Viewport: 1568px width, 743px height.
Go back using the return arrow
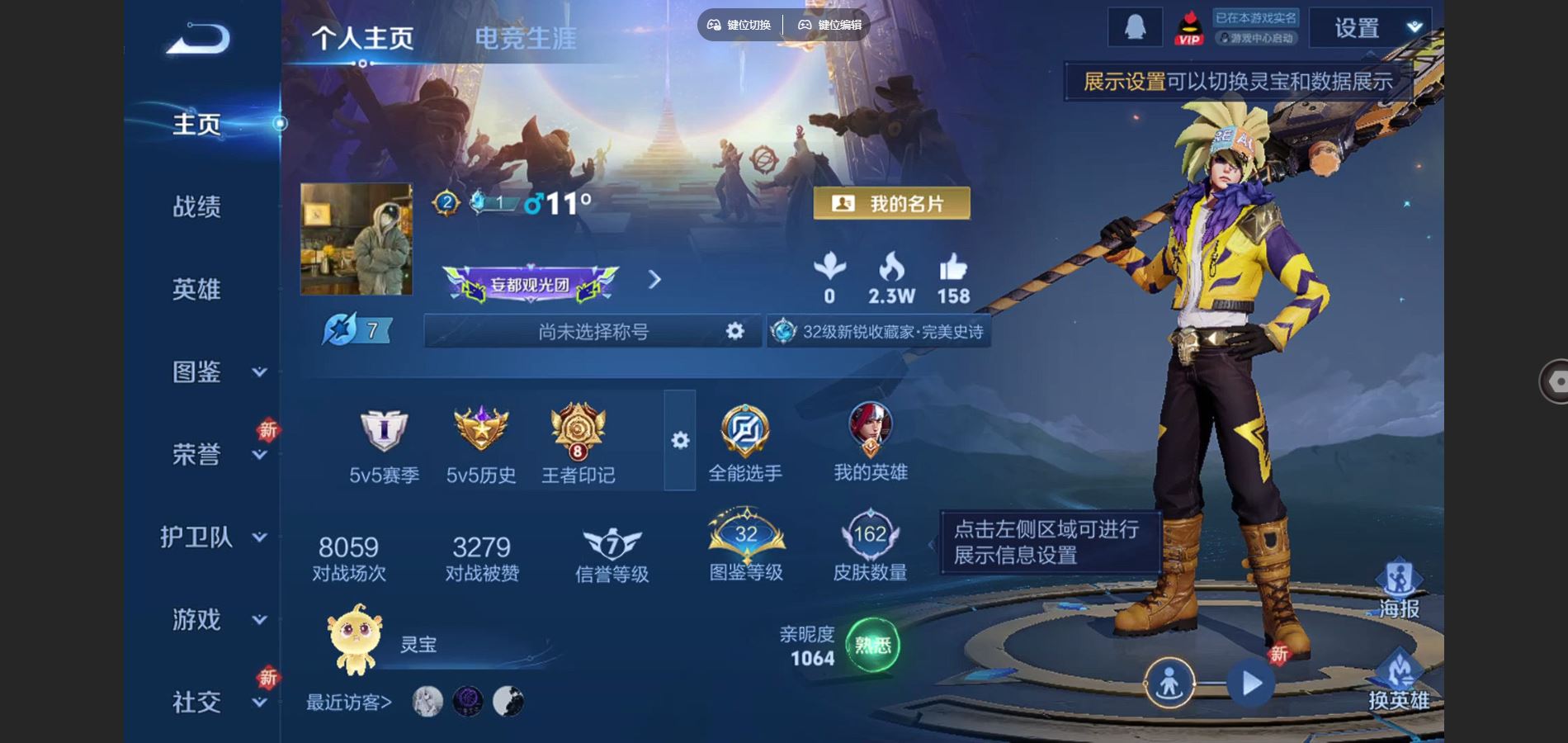tap(198, 39)
